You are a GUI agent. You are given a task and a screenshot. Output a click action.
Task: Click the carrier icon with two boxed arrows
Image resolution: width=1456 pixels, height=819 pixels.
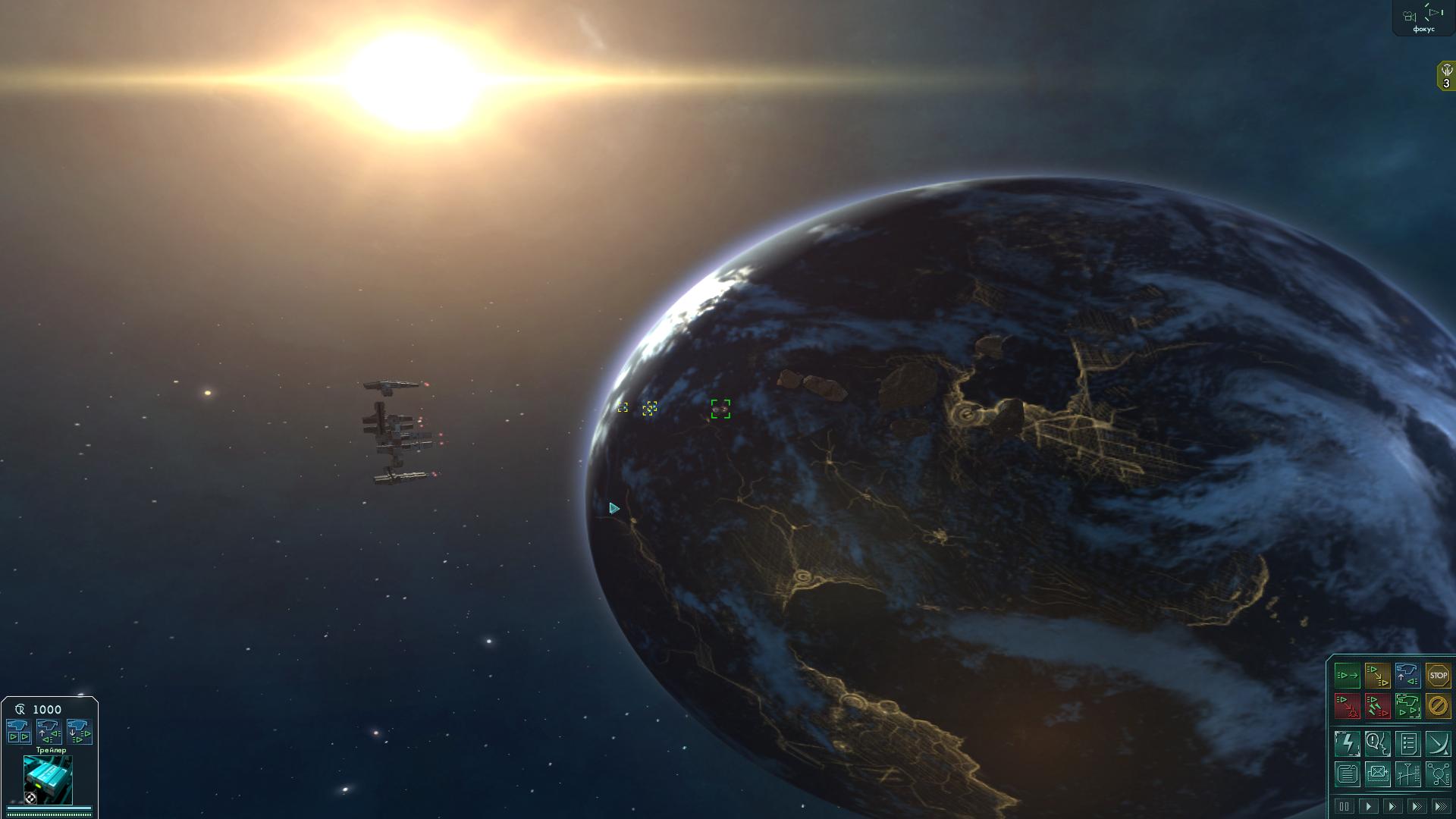pos(18,732)
